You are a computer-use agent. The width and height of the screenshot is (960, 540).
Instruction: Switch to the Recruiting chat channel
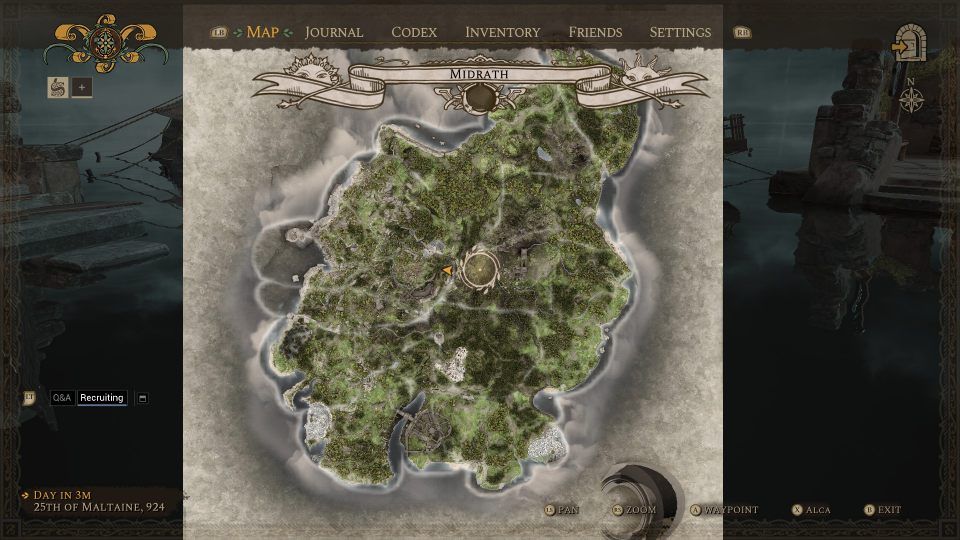point(102,398)
